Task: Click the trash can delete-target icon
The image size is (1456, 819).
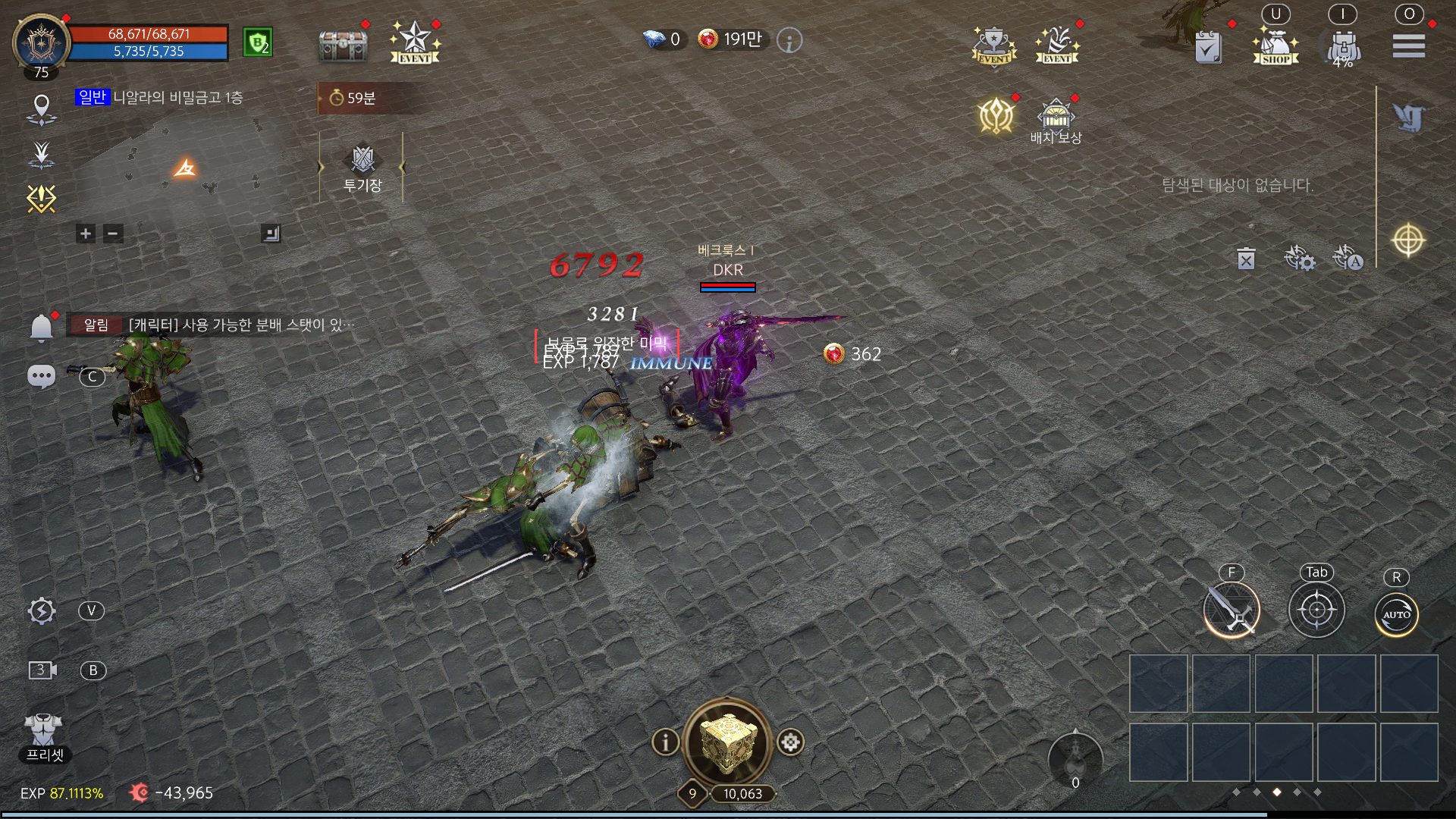Action: (1246, 259)
